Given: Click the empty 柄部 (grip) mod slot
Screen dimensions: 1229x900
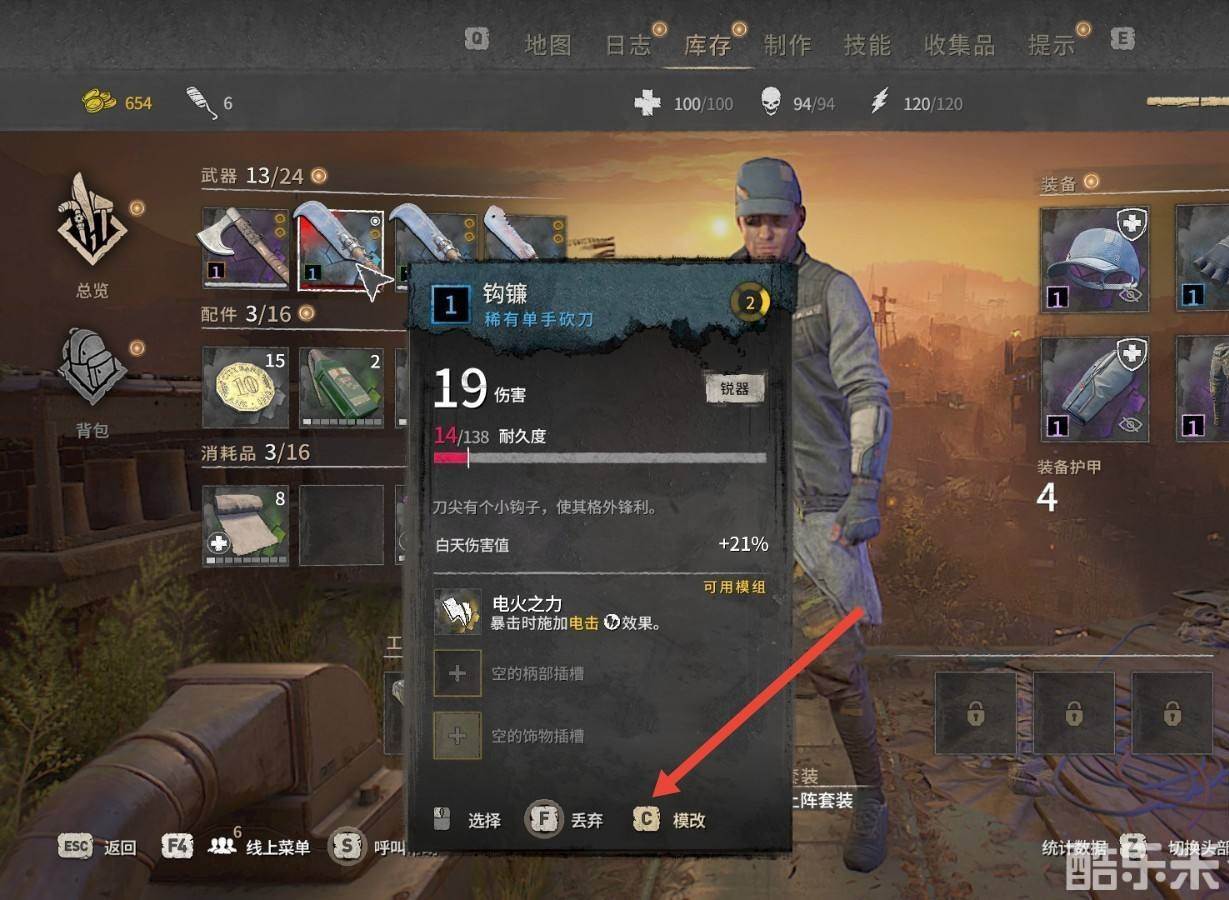Looking at the screenshot, I should (x=458, y=673).
